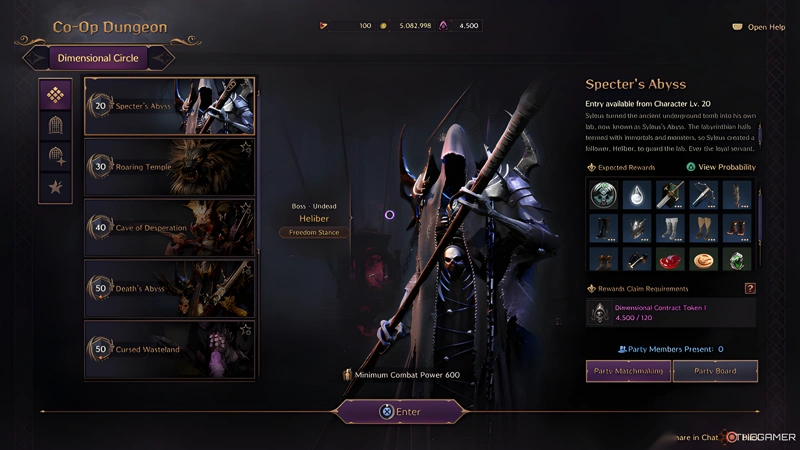This screenshot has width=800, height=450.
Task: View Probability of expected rewards
Action: point(721,167)
